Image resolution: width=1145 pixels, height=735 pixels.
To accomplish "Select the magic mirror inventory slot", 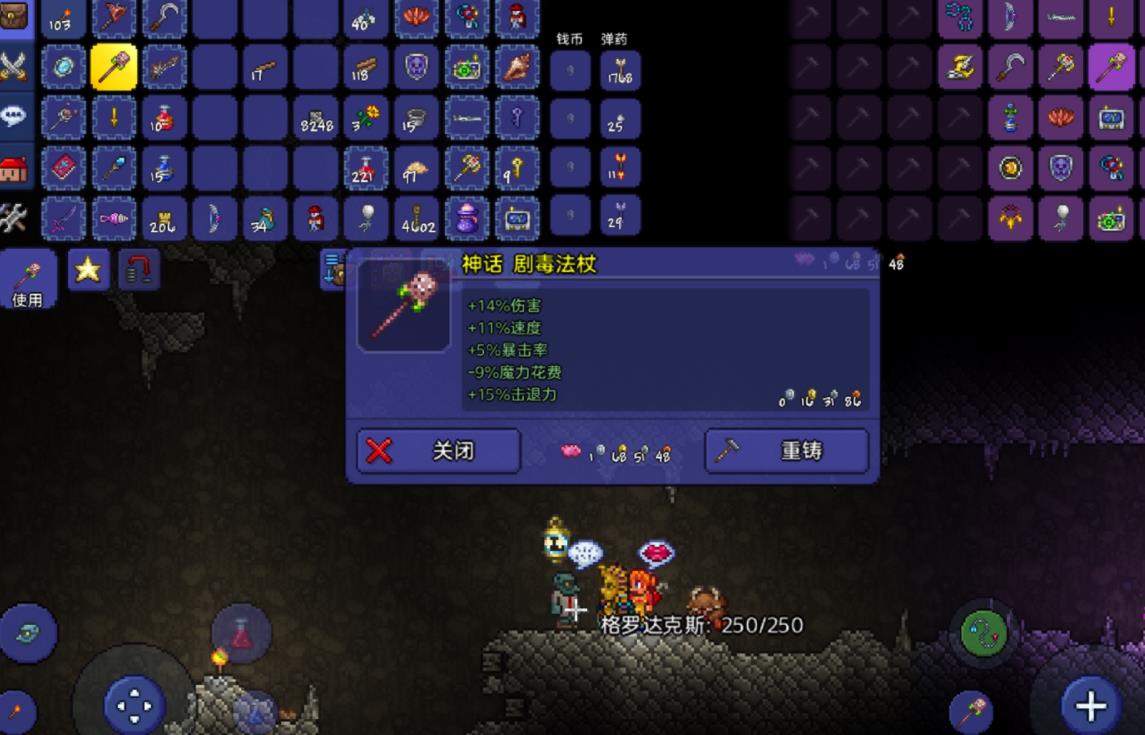I will coord(64,68).
